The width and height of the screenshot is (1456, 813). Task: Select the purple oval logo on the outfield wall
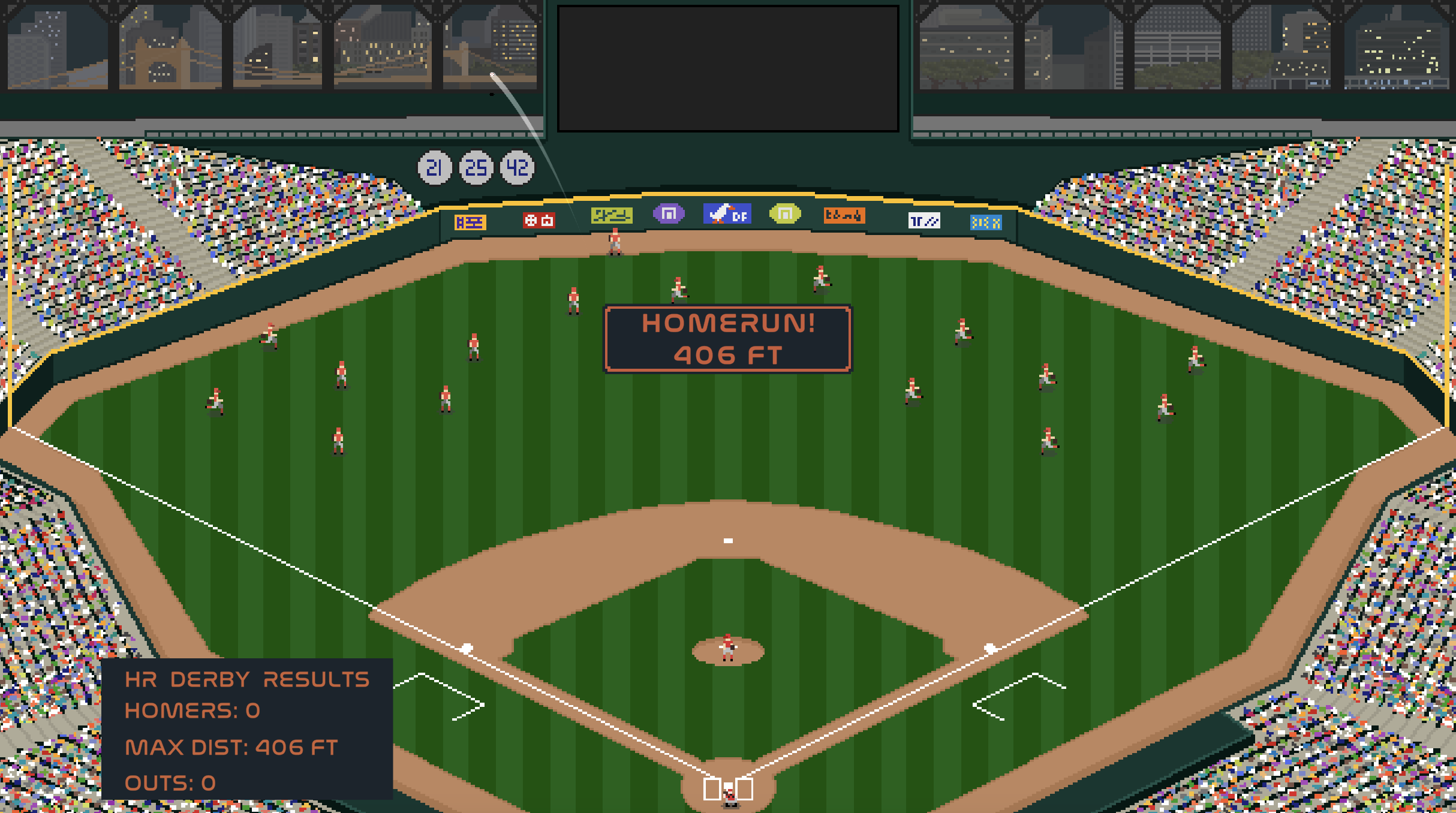(670, 213)
